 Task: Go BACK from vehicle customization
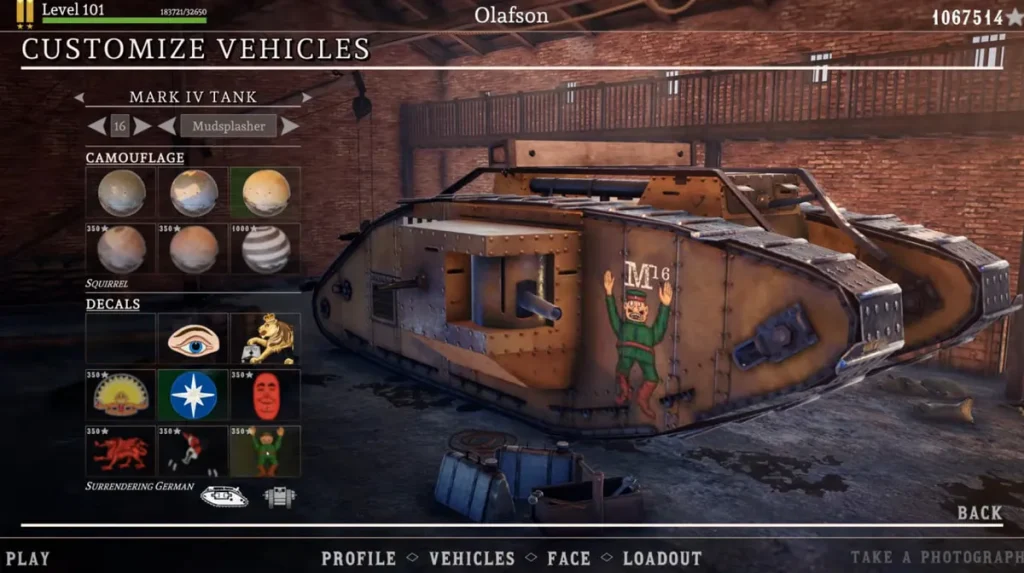[979, 513]
